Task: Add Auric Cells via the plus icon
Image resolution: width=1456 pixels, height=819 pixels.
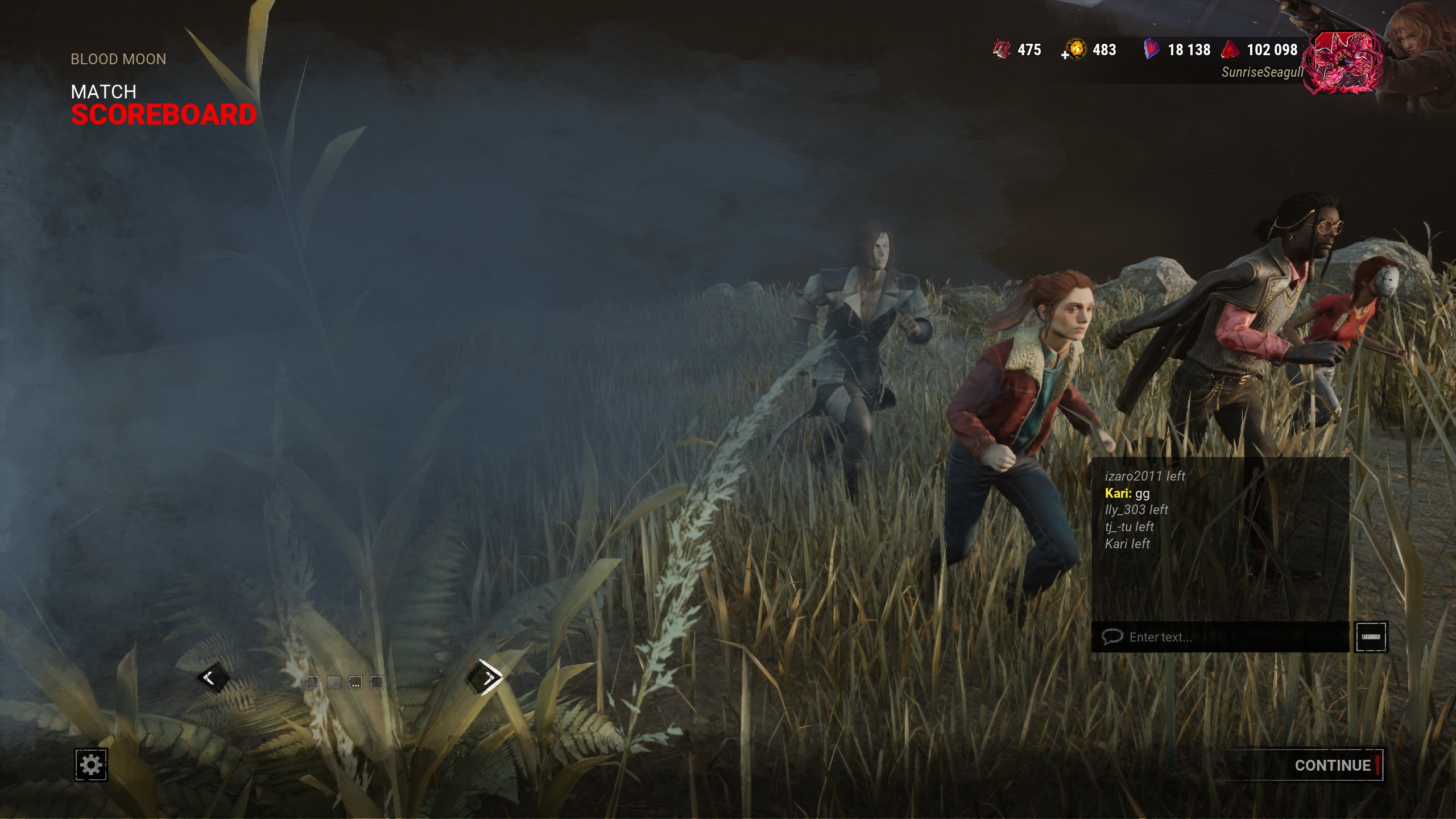Action: click(1065, 55)
